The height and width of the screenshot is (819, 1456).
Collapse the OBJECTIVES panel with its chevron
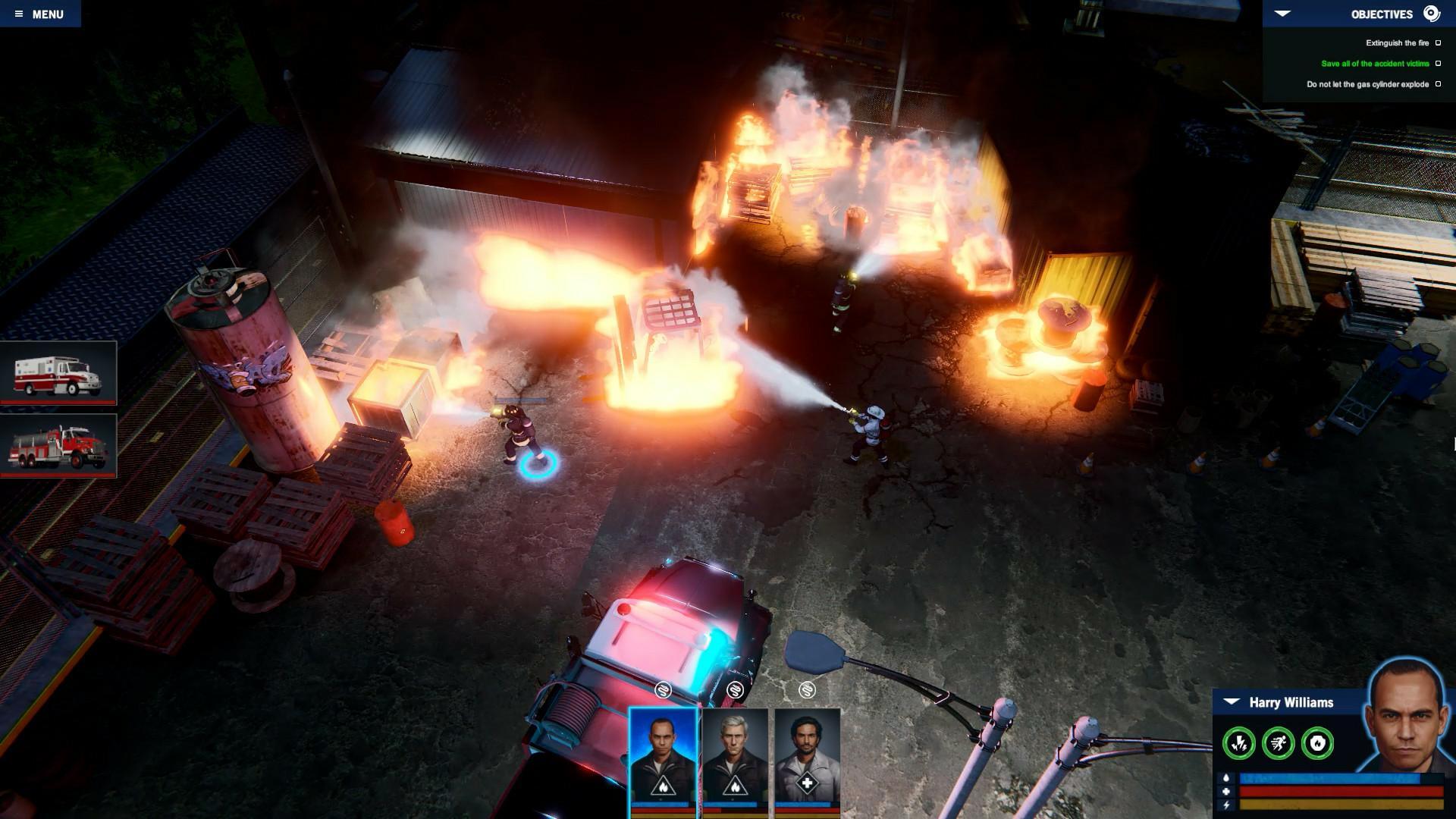click(1282, 13)
